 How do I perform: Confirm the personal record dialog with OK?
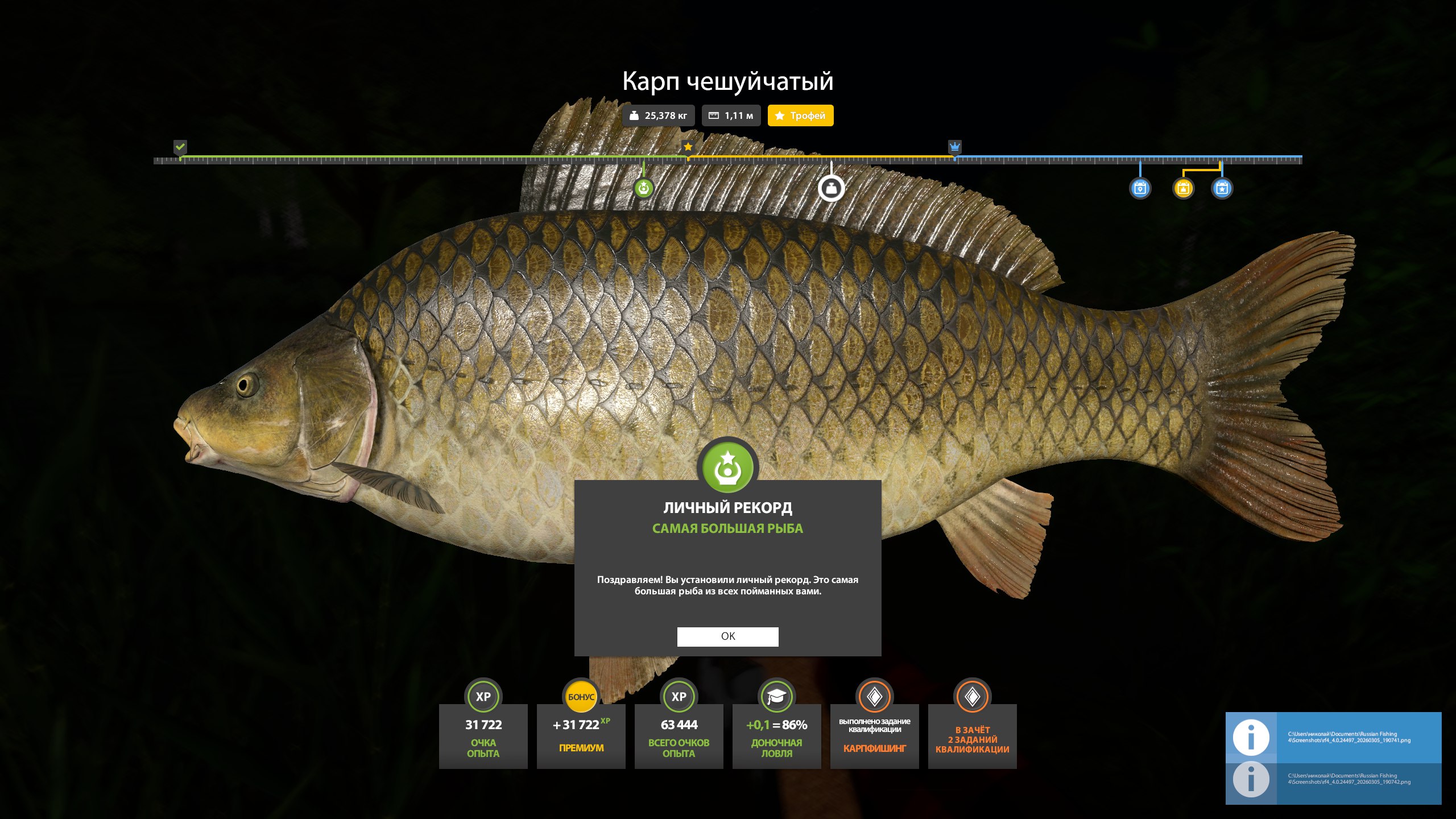tap(727, 636)
